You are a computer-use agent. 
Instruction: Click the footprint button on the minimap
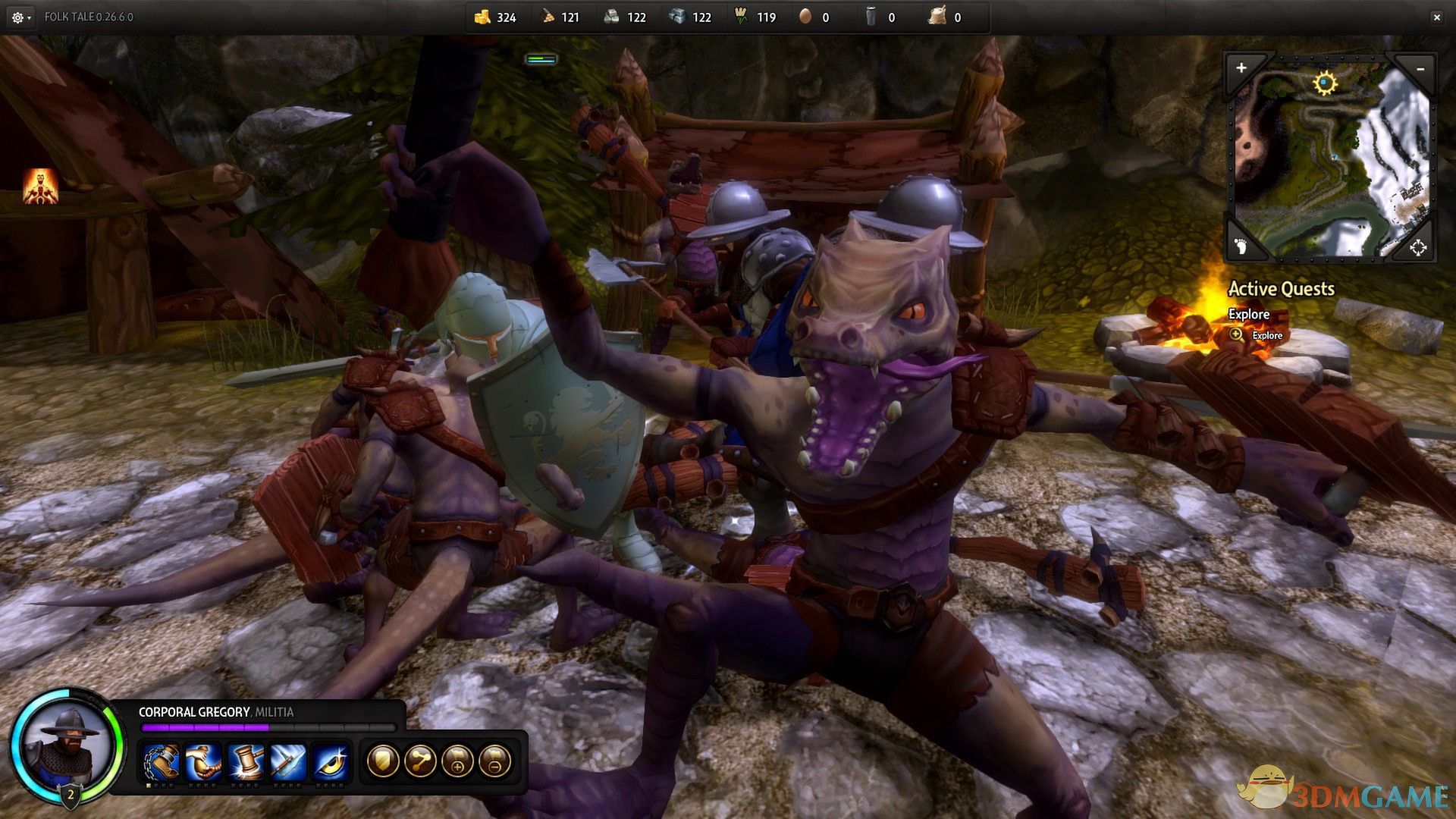pyautogui.click(x=1241, y=246)
